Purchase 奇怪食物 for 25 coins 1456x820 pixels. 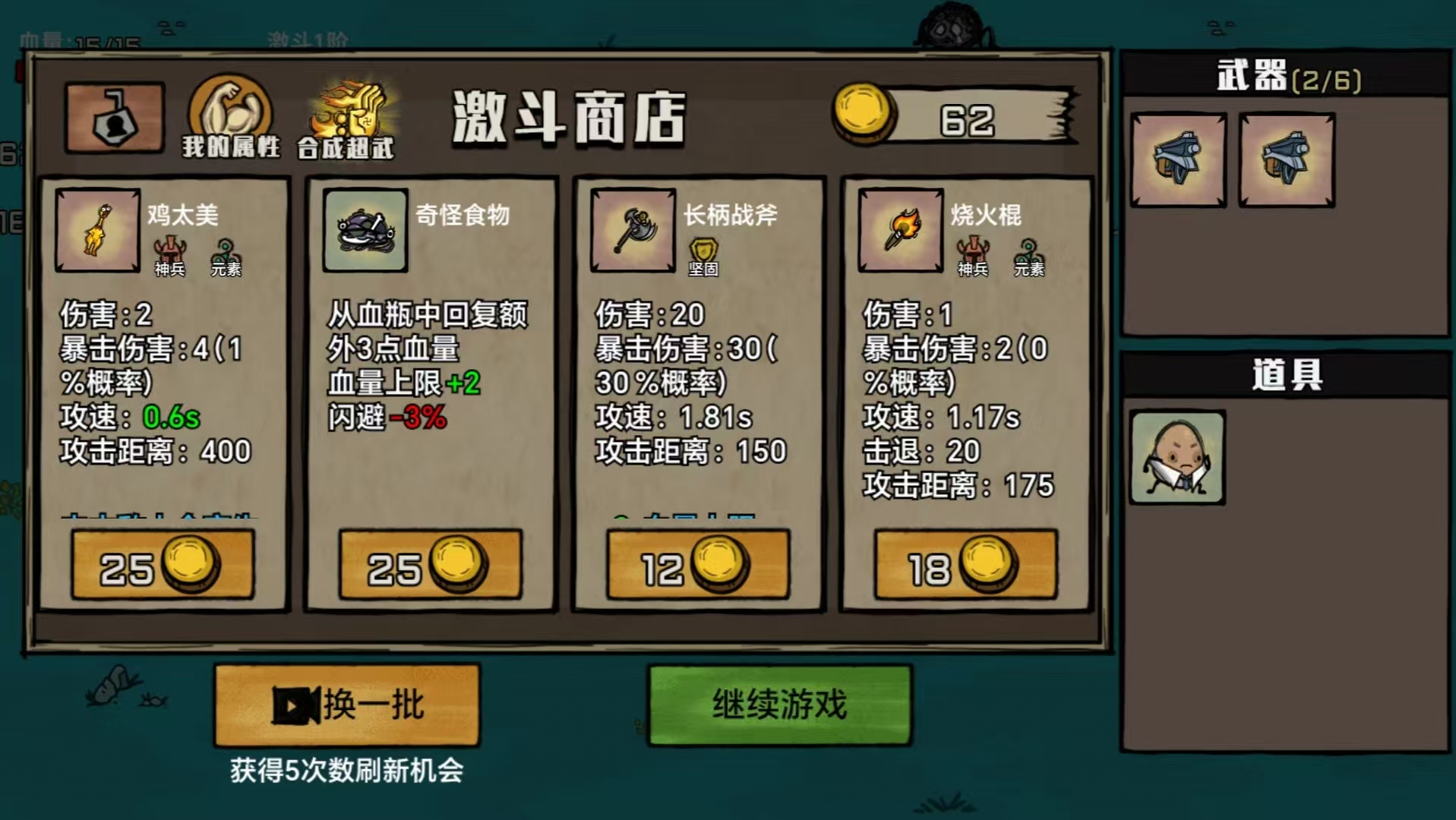pyautogui.click(x=431, y=563)
